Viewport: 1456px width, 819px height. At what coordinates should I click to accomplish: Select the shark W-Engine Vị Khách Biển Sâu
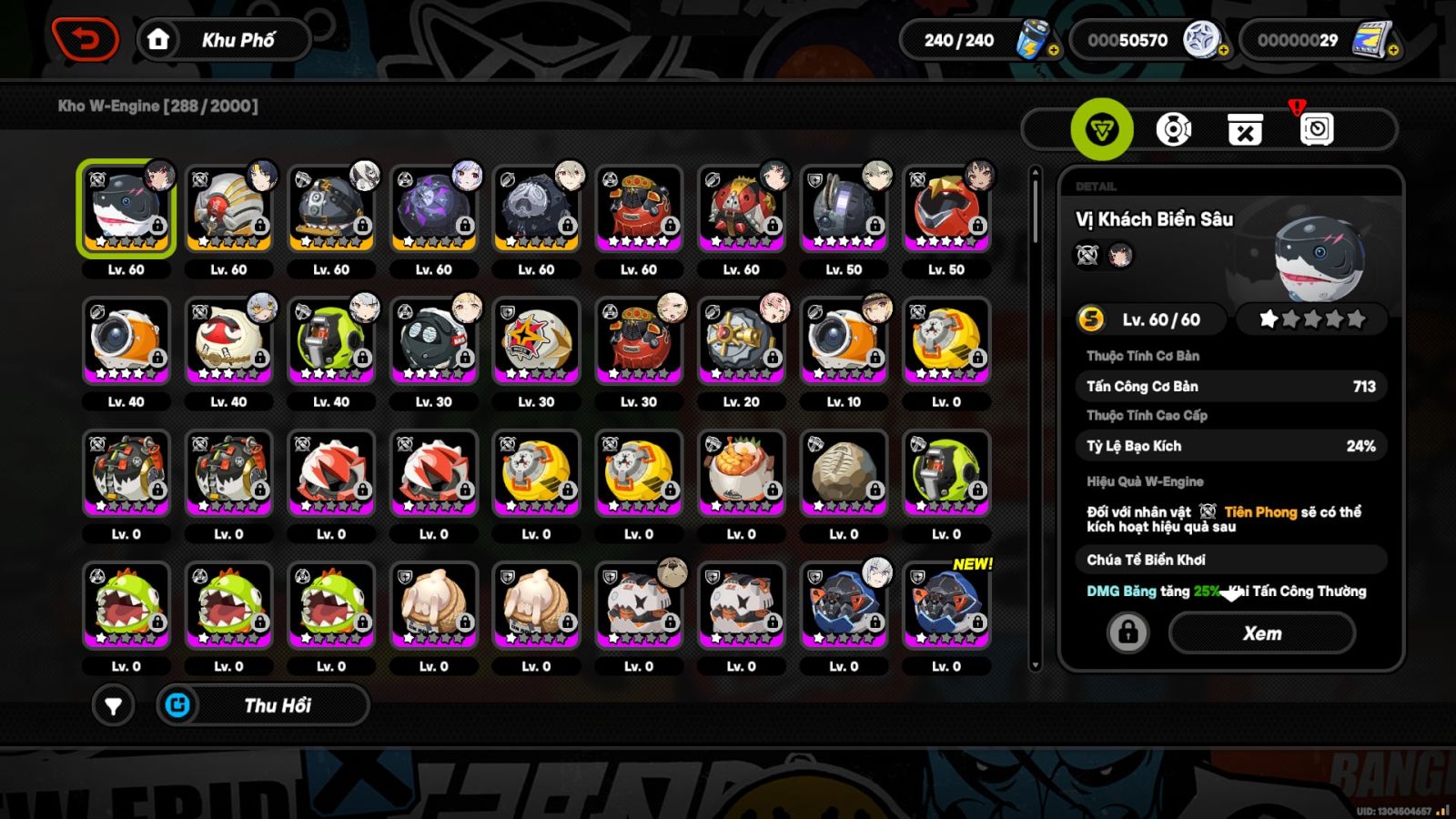click(126, 209)
